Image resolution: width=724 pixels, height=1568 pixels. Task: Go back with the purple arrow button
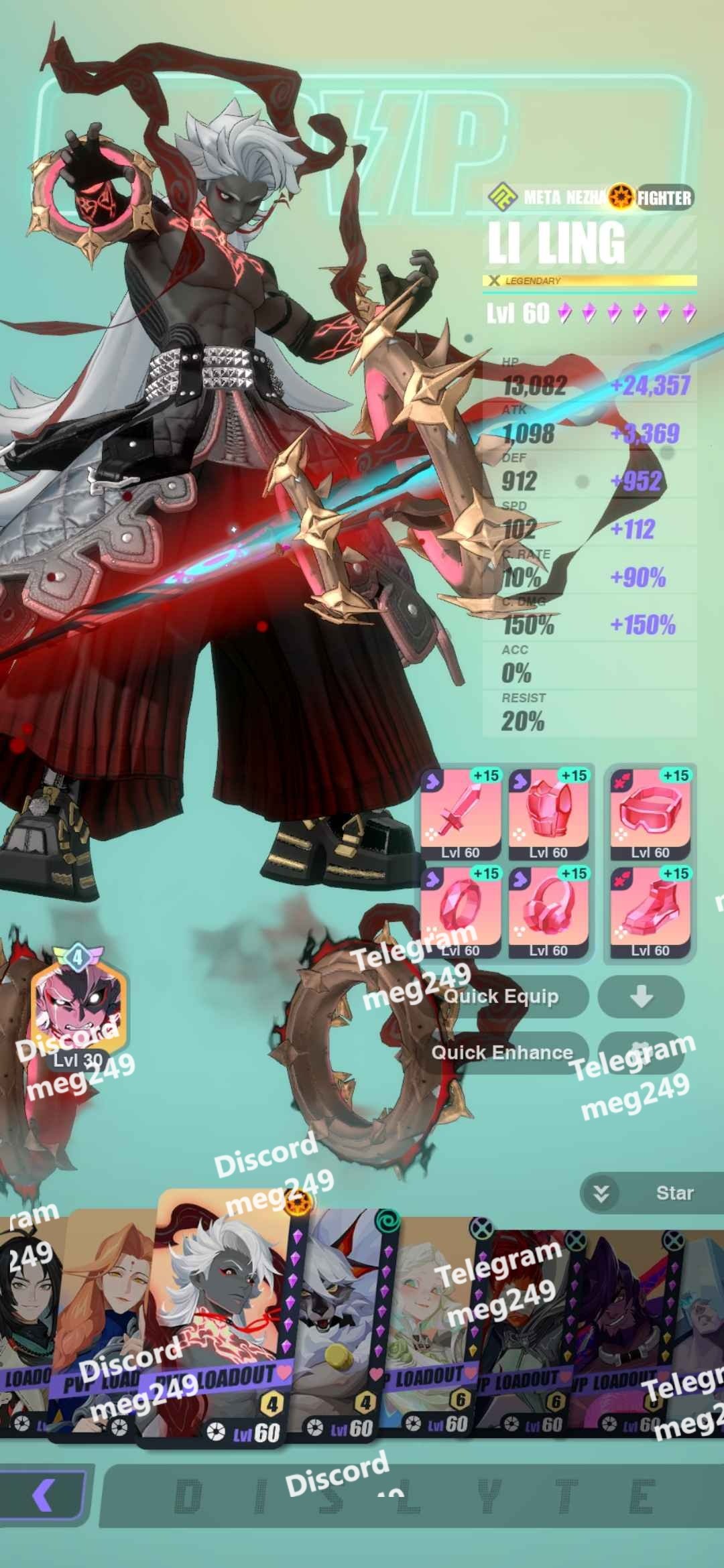(x=44, y=1495)
